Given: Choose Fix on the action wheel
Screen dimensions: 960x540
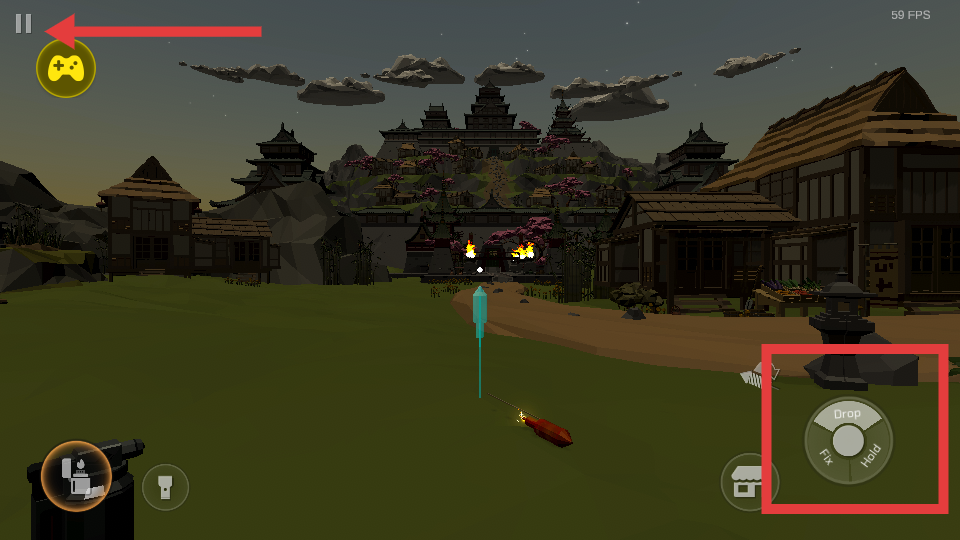Looking at the screenshot, I should (x=826, y=458).
